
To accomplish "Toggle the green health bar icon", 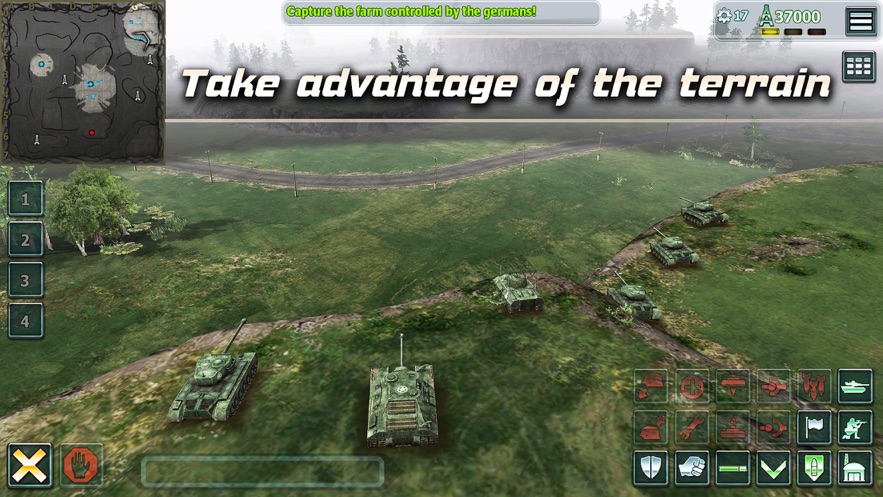I will [732, 468].
